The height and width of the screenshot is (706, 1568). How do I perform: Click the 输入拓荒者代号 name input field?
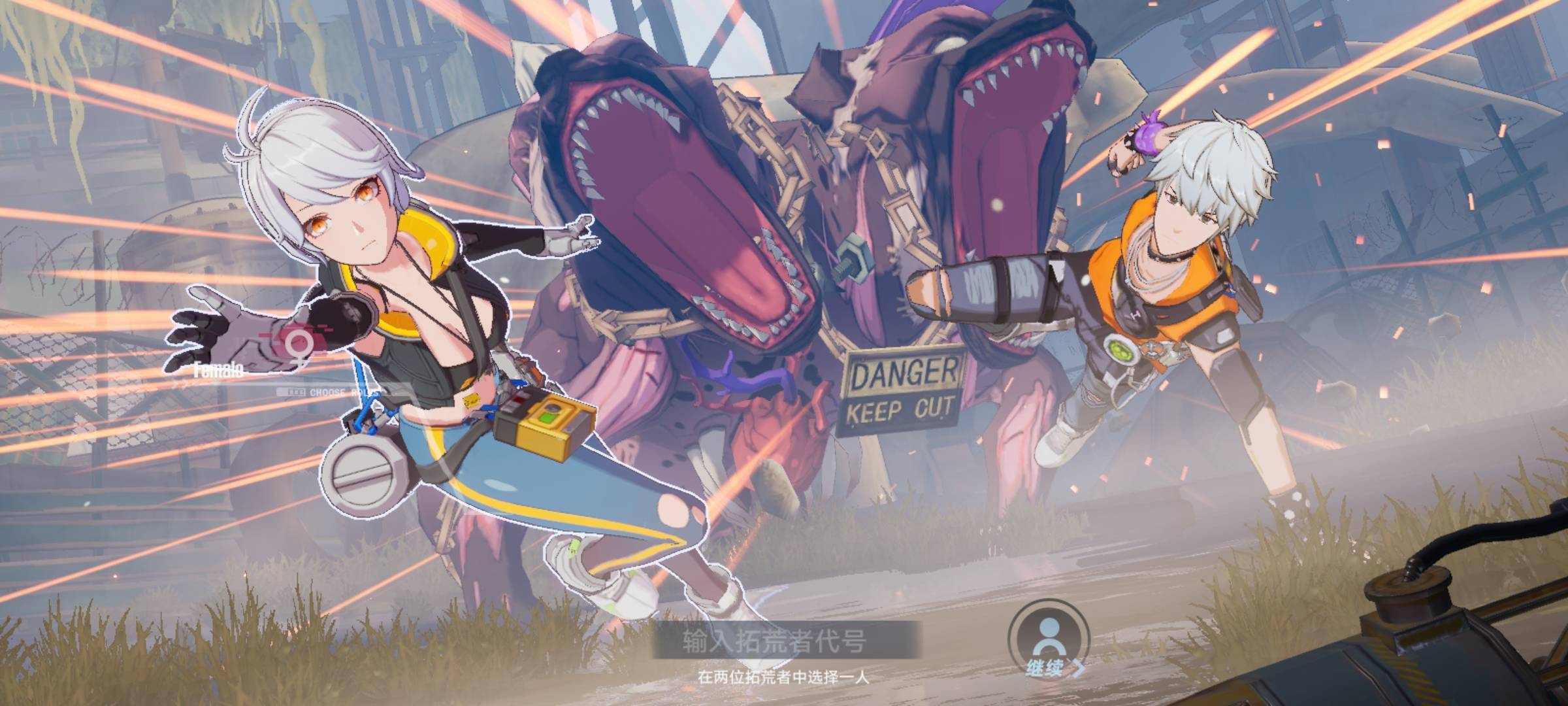coord(787,639)
